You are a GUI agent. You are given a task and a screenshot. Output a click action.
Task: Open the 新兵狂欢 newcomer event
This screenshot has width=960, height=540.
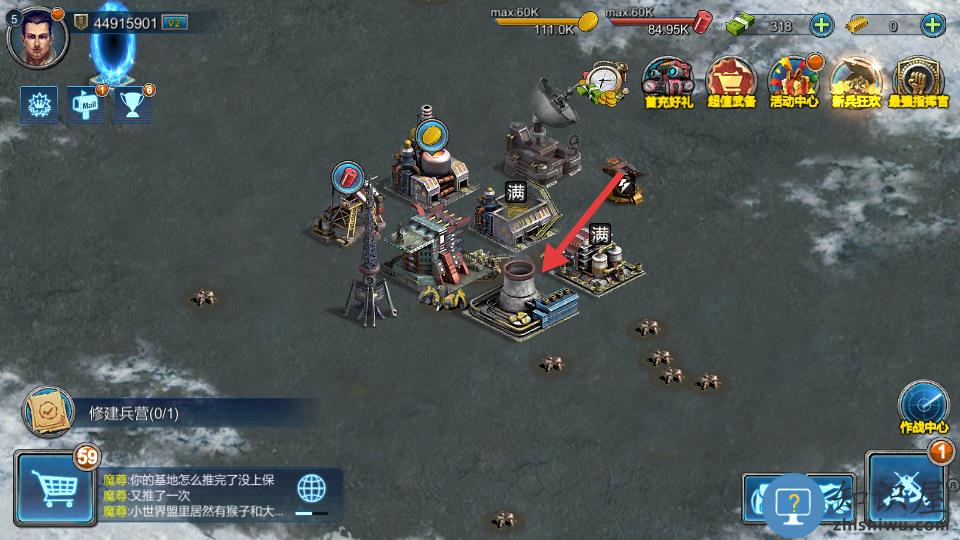855,81
